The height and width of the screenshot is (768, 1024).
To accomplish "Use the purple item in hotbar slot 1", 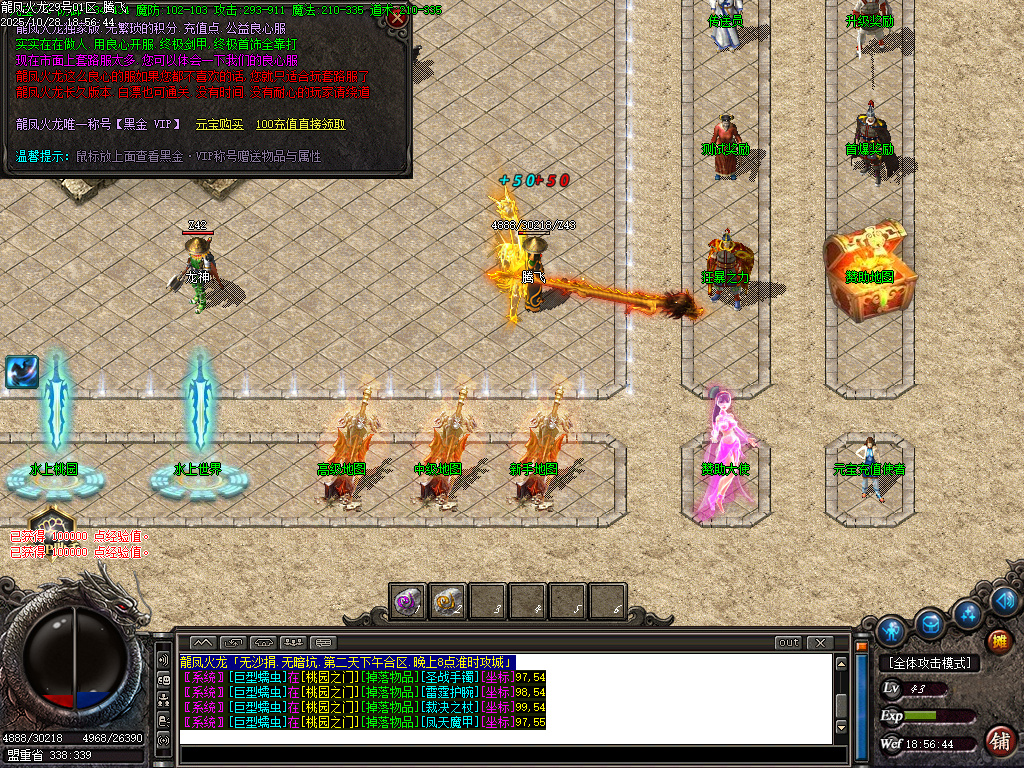I will click(x=408, y=601).
